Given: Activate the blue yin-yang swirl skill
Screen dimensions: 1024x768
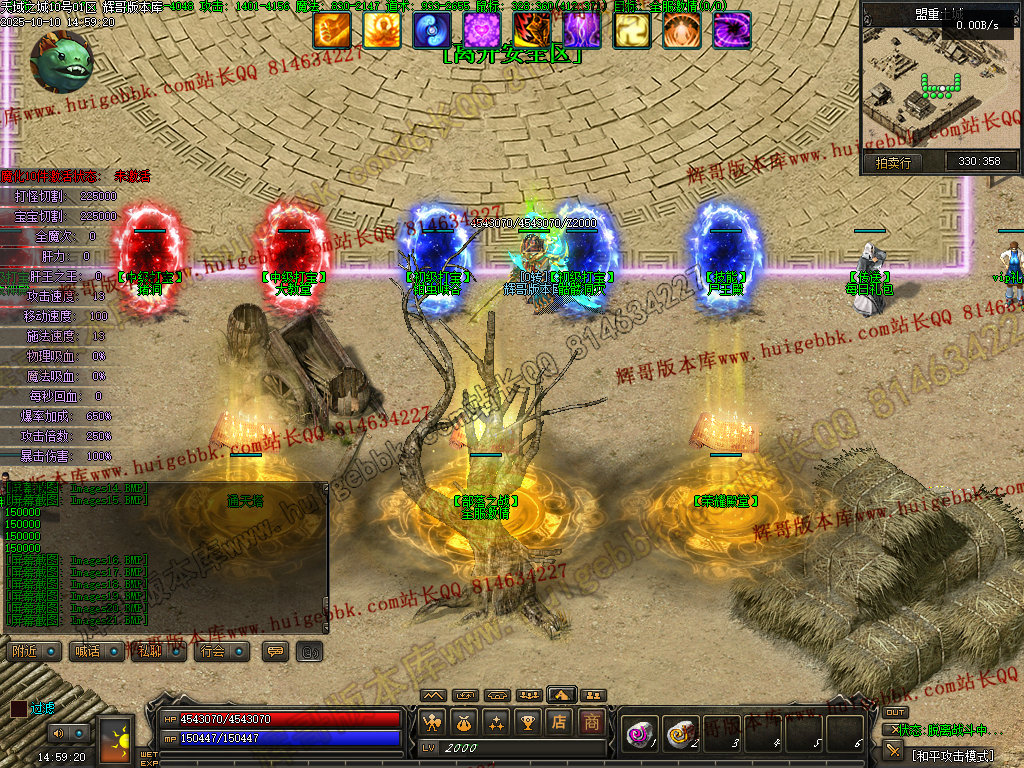Looking at the screenshot, I should pyautogui.click(x=431, y=30).
